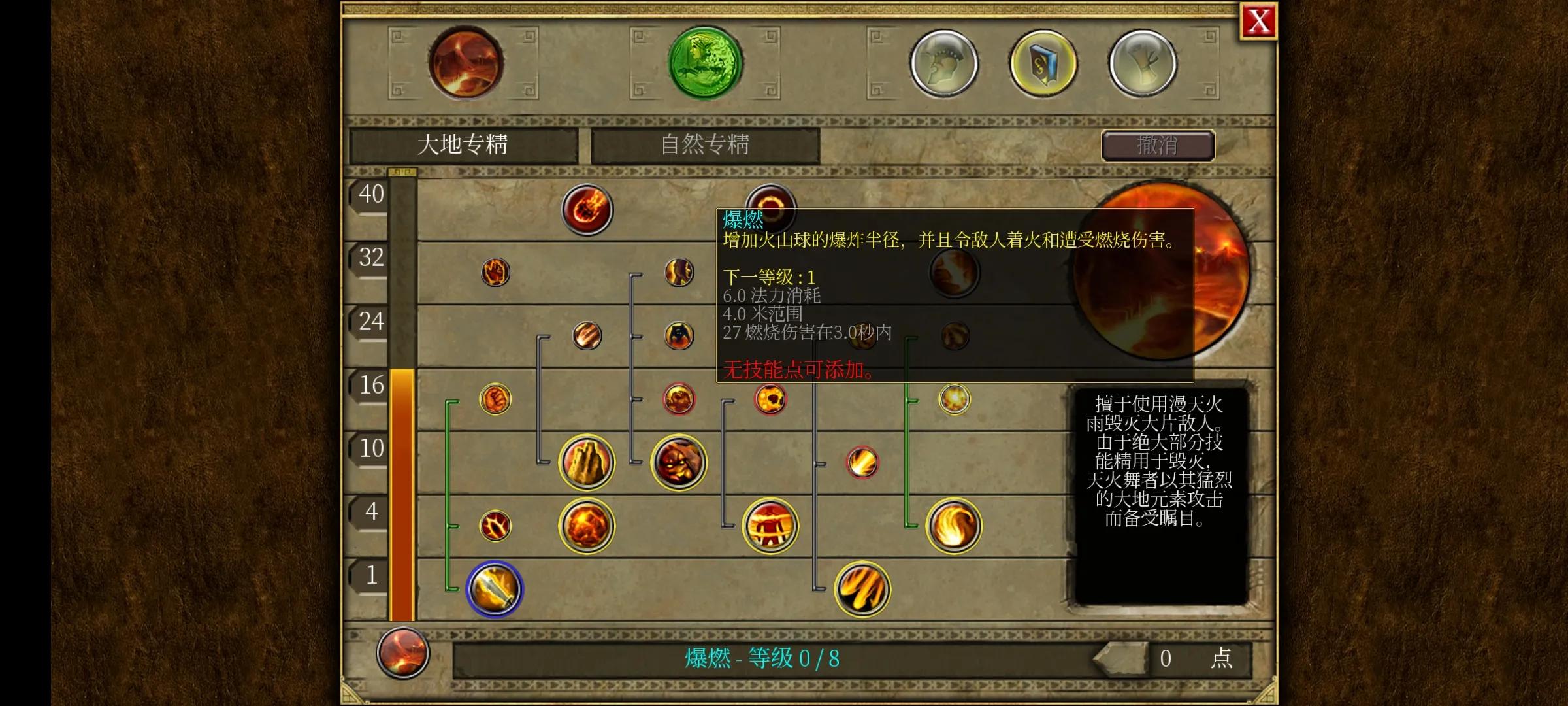
Task: Click the small red mastery orb at bottom left
Action: [403, 654]
